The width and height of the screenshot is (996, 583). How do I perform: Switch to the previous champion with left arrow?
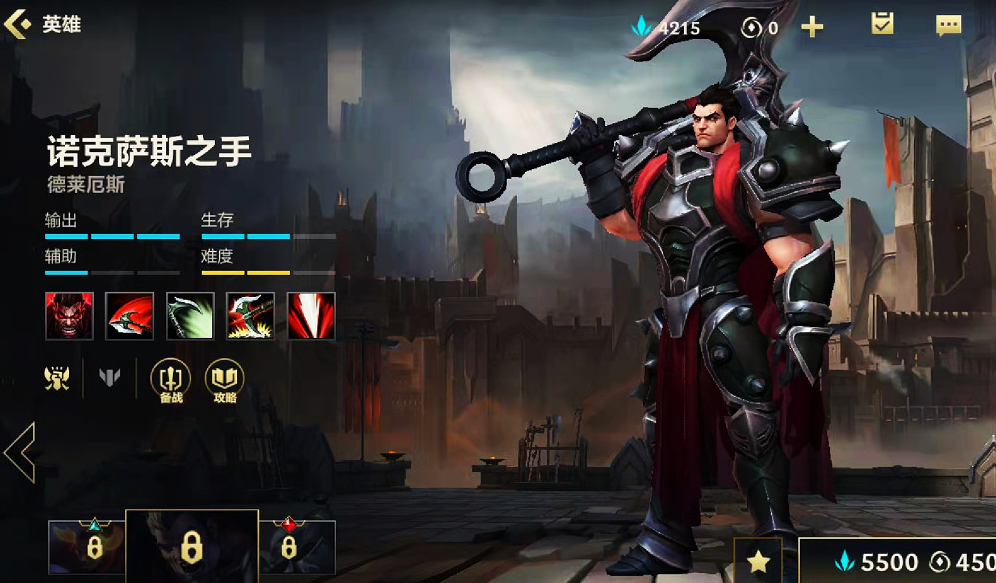[x=19, y=452]
